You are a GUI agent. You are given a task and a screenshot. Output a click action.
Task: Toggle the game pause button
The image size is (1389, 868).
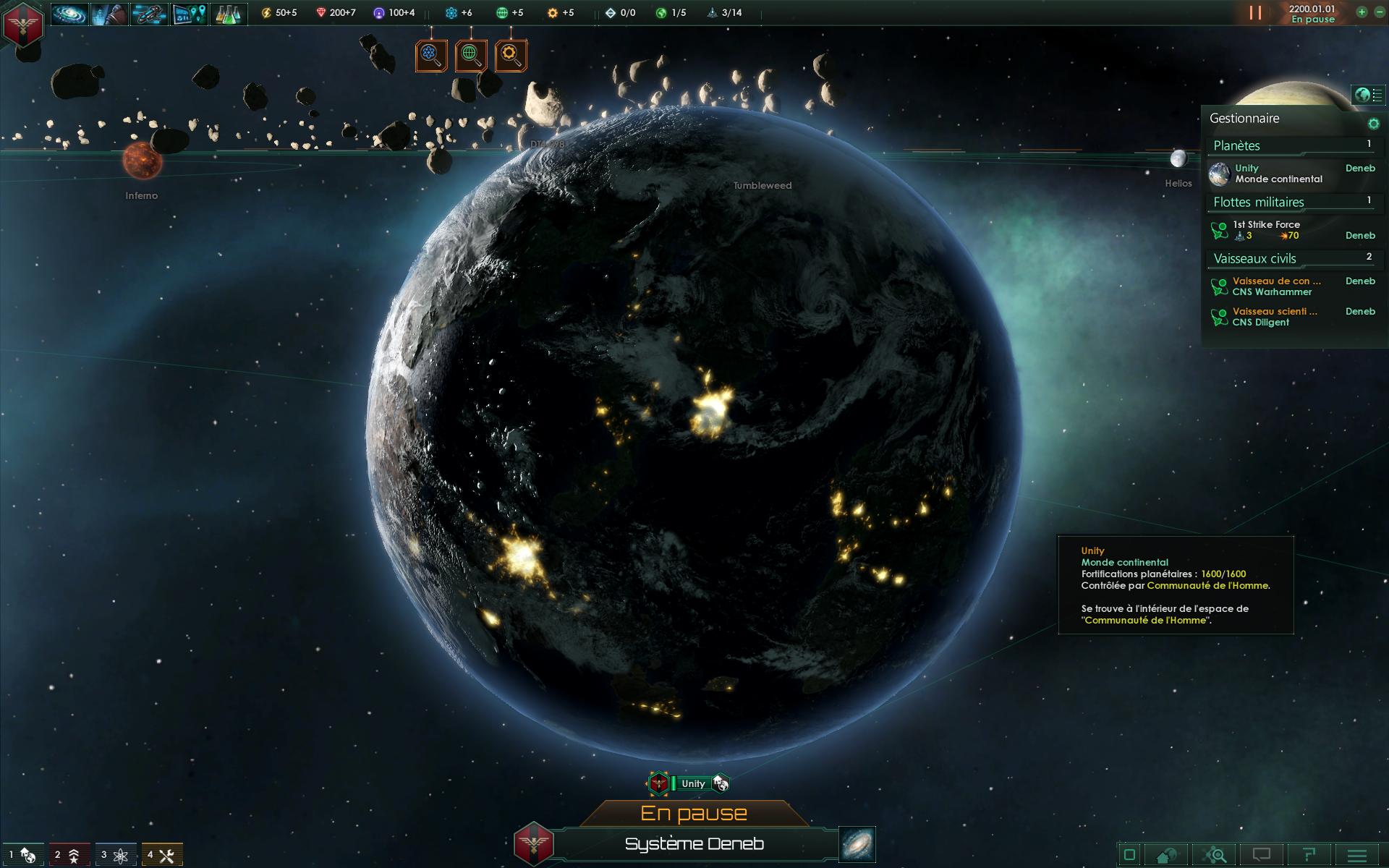(1255, 13)
